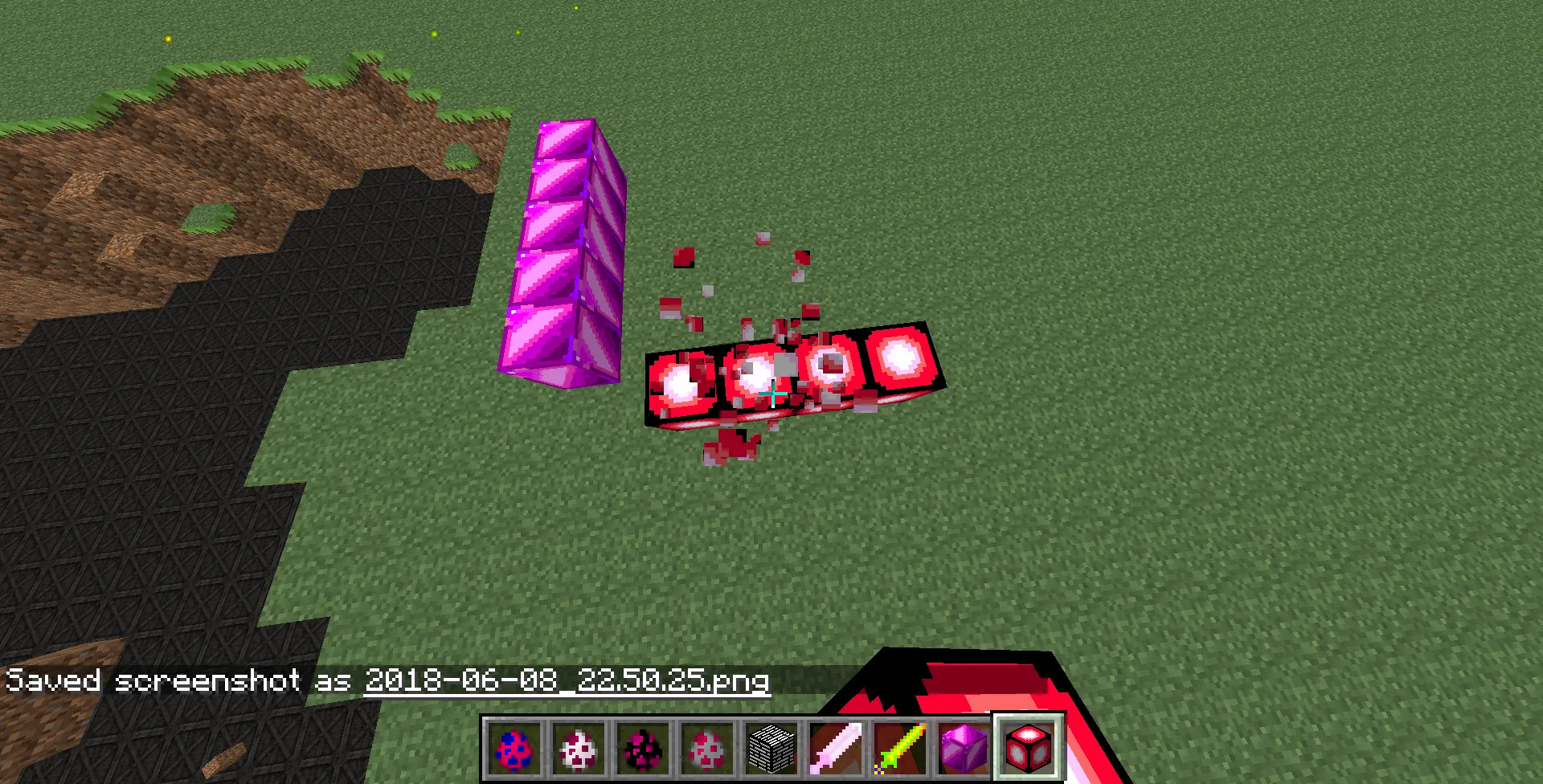1543x784 pixels.
Task: Select the blue-spotted spawn egg in slot one
Action: (x=515, y=747)
